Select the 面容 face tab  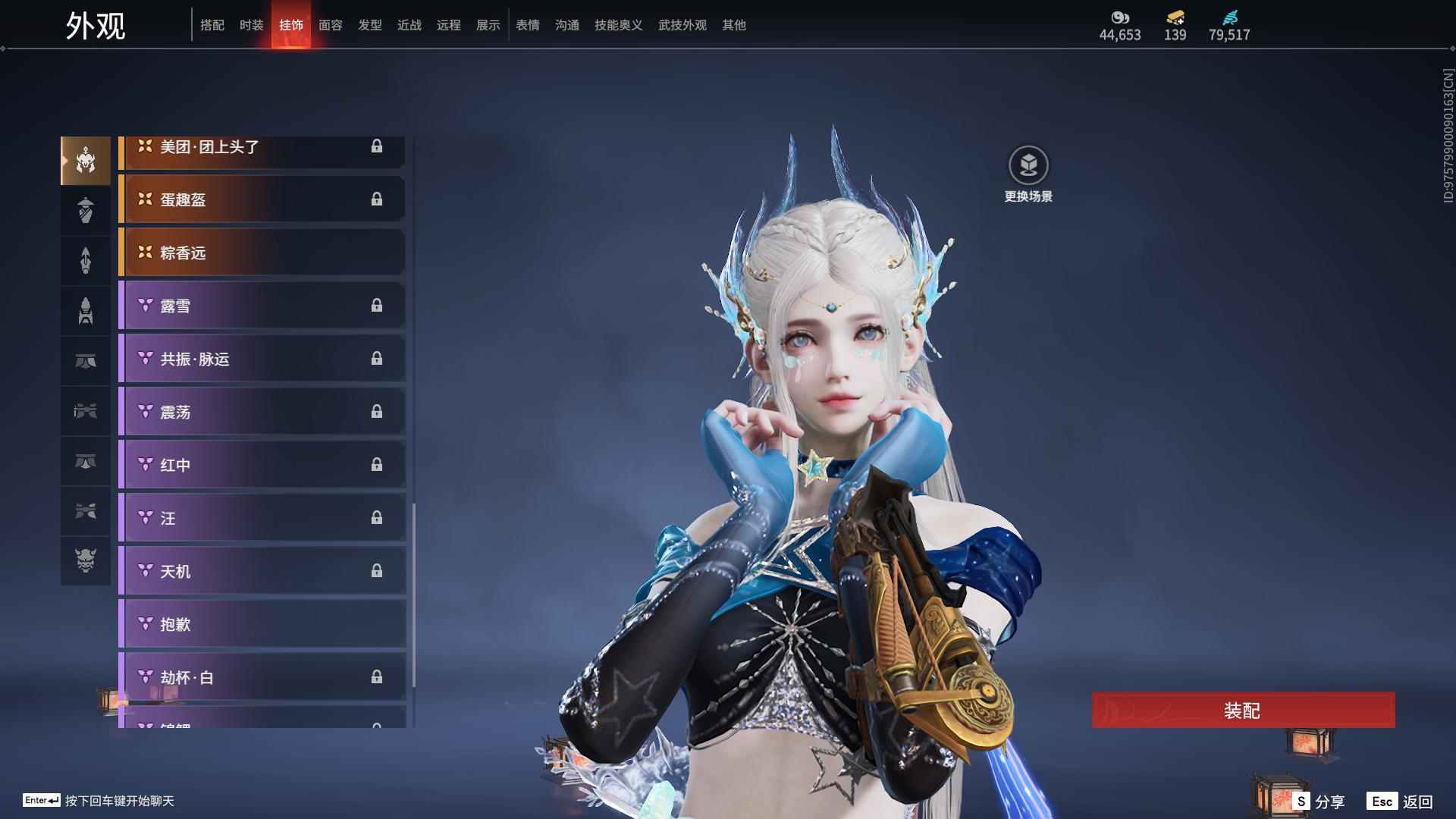[331, 25]
